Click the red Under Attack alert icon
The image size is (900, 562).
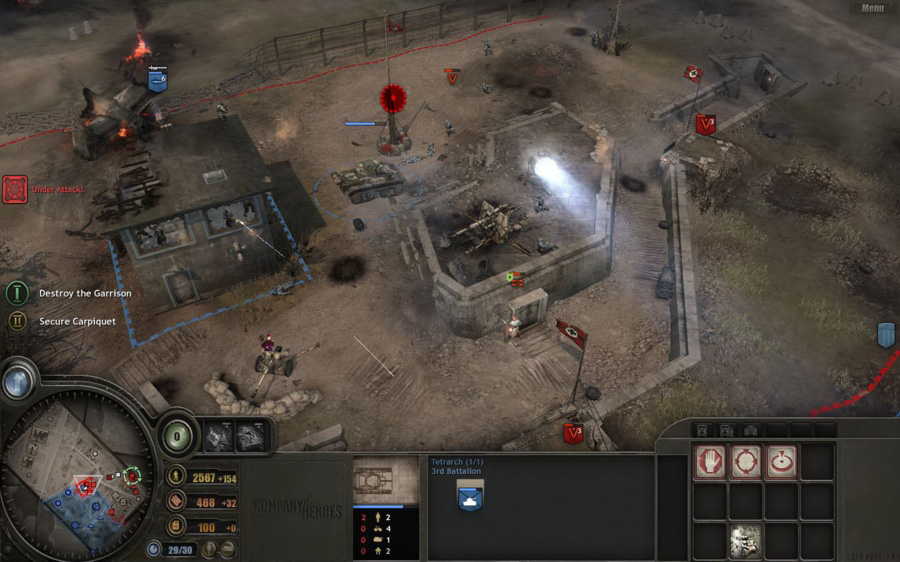(x=15, y=189)
